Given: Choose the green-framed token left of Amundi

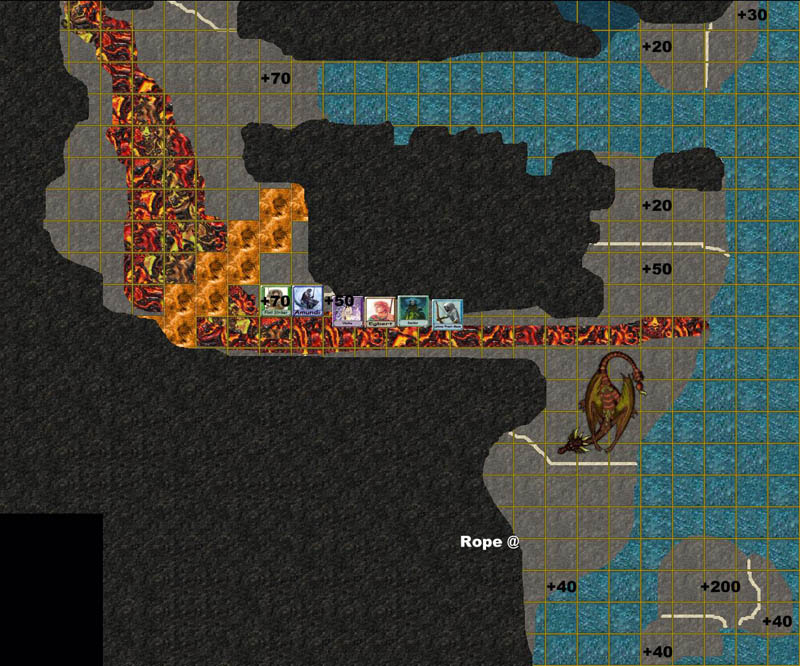Looking at the screenshot, I should [x=274, y=302].
